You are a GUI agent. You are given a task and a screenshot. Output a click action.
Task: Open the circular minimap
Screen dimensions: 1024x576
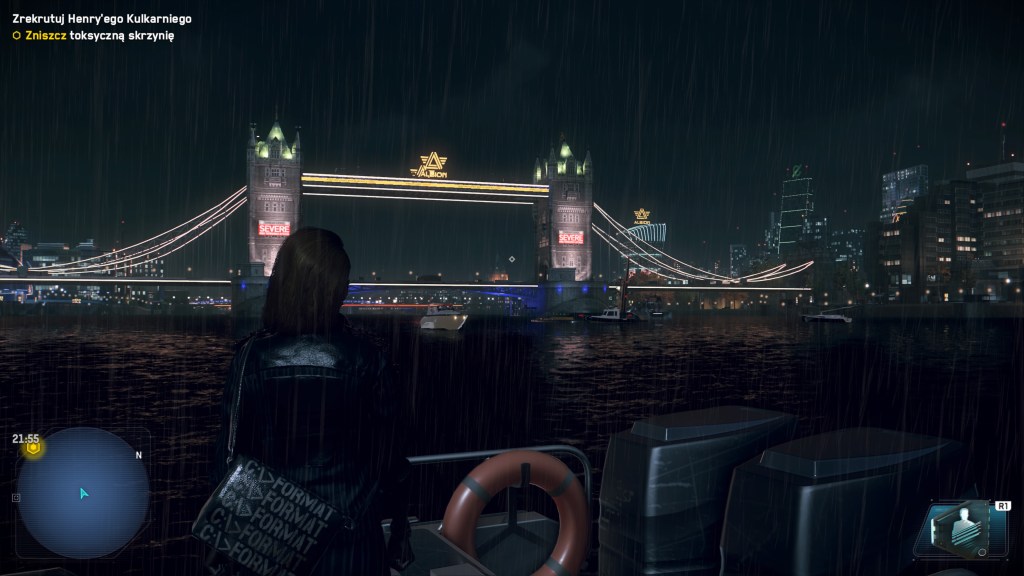tap(83, 492)
